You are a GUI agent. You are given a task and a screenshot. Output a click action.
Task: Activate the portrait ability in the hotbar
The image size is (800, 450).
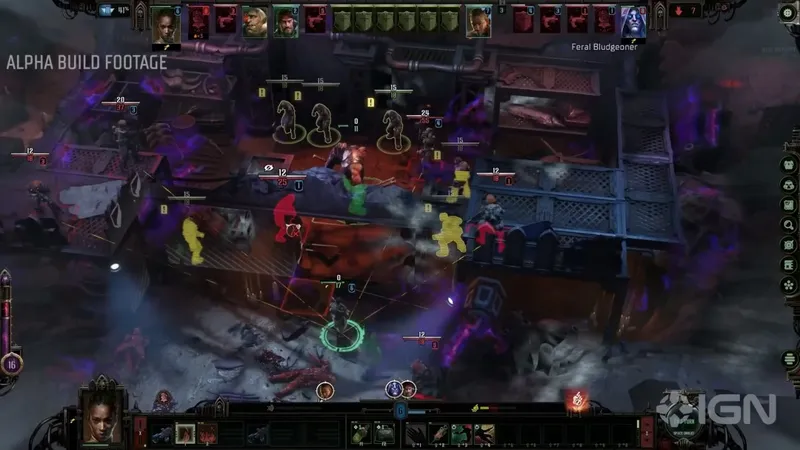click(185, 432)
